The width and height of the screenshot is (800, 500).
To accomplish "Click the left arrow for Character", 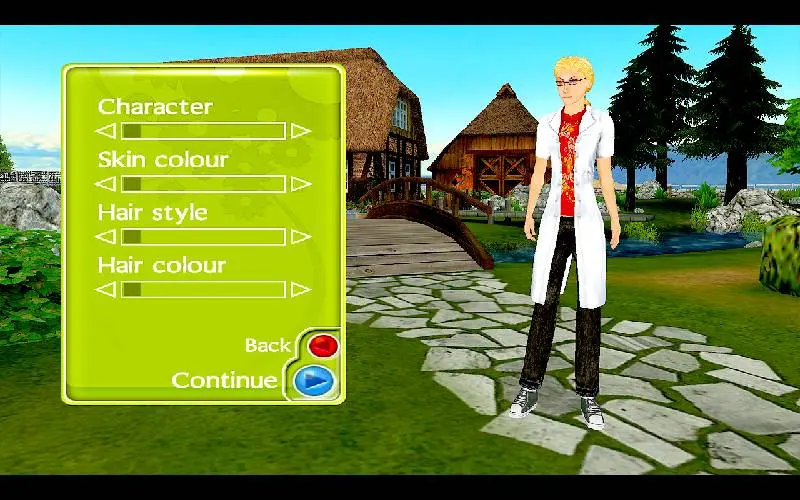I will [x=106, y=131].
